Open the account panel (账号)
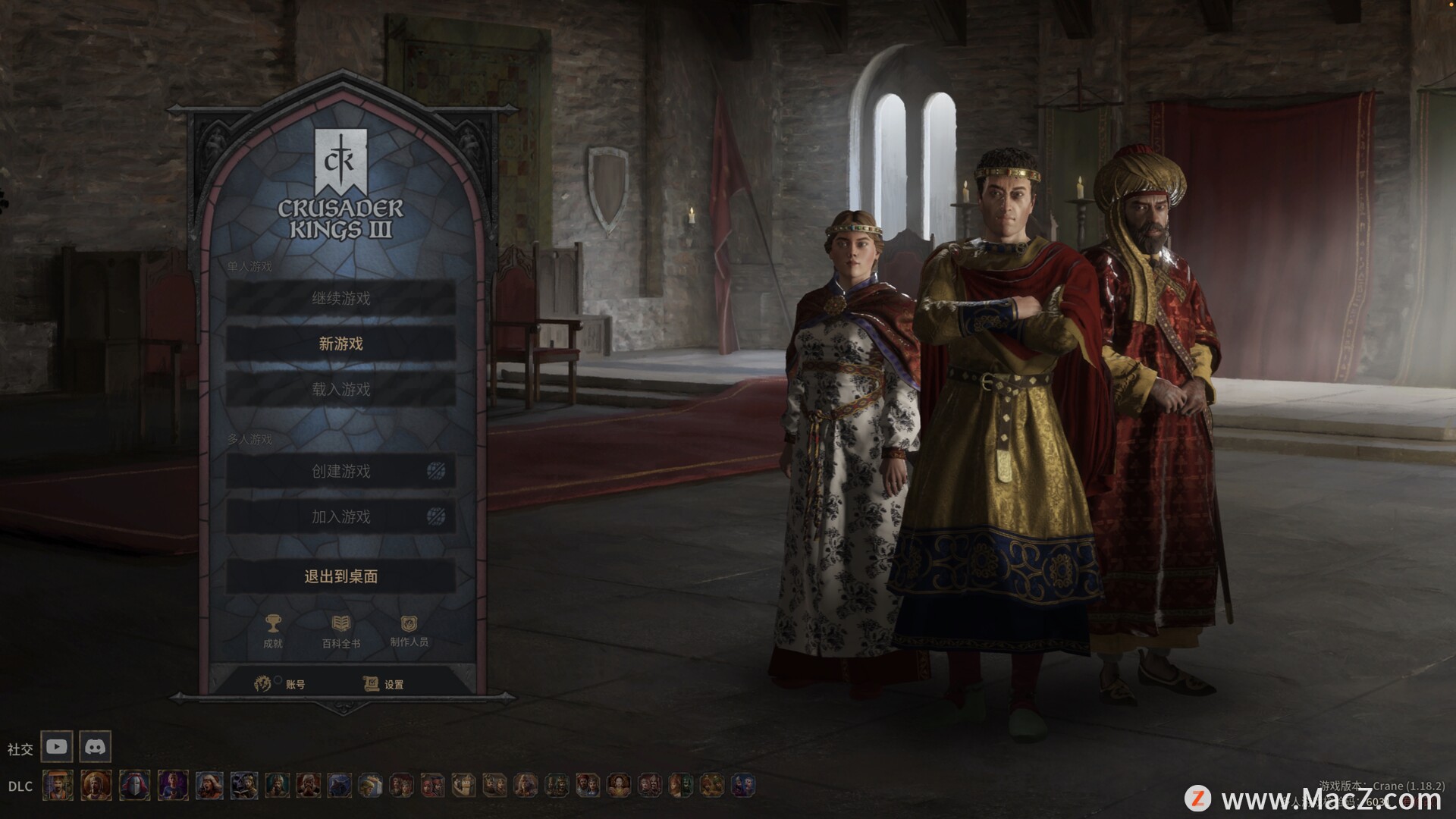The image size is (1456, 819). [x=281, y=684]
